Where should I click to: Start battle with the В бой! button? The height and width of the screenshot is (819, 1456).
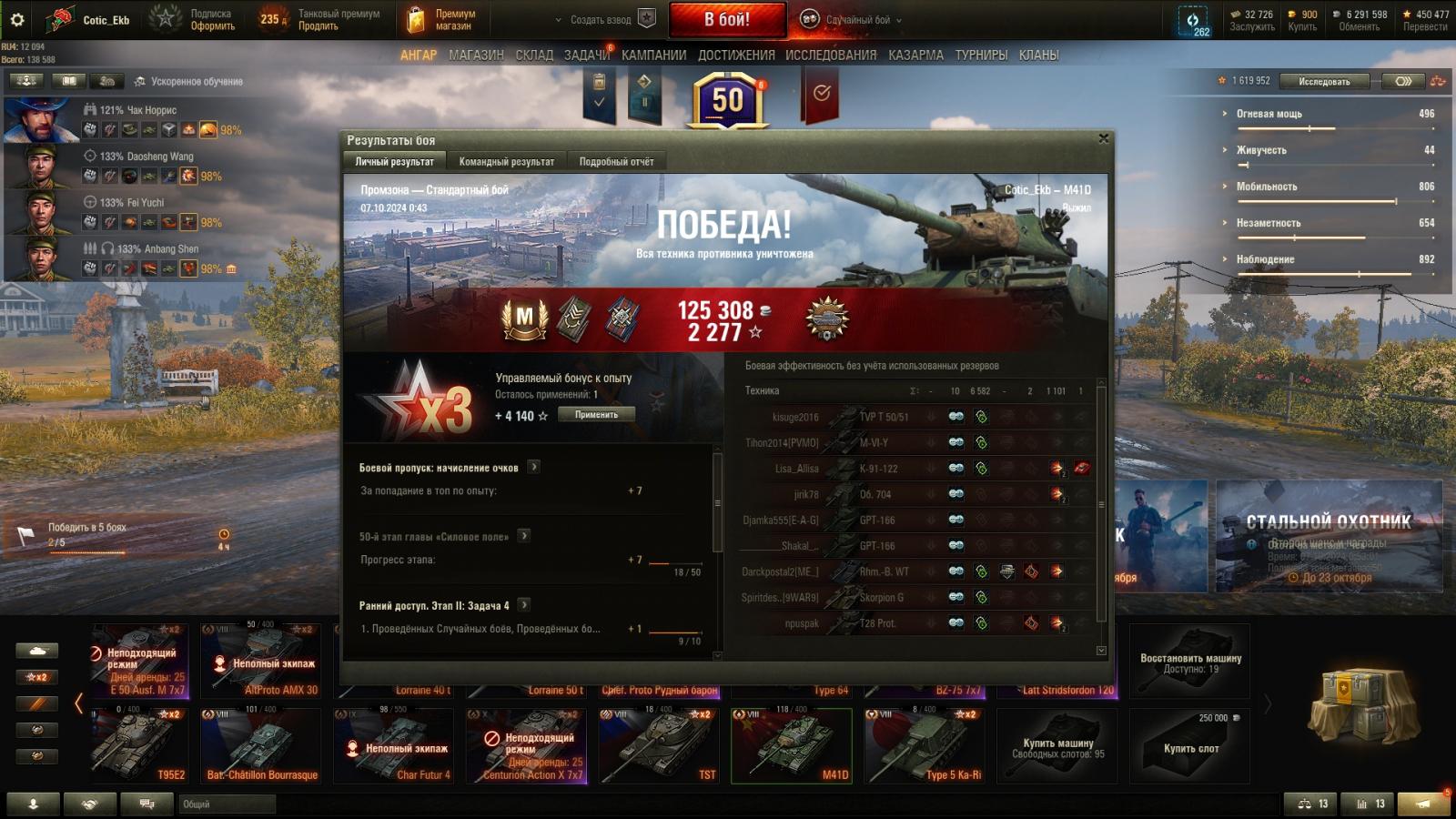tap(727, 19)
